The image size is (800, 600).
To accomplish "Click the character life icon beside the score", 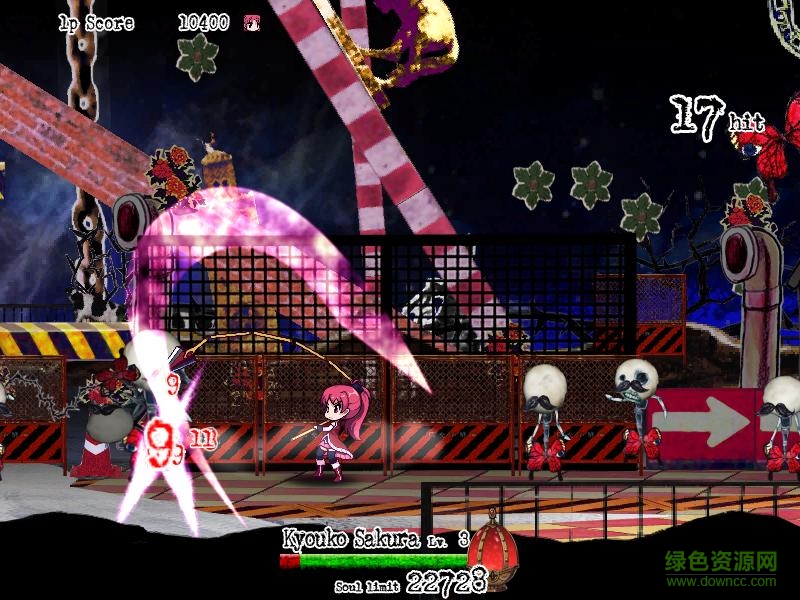I will tap(250, 22).
